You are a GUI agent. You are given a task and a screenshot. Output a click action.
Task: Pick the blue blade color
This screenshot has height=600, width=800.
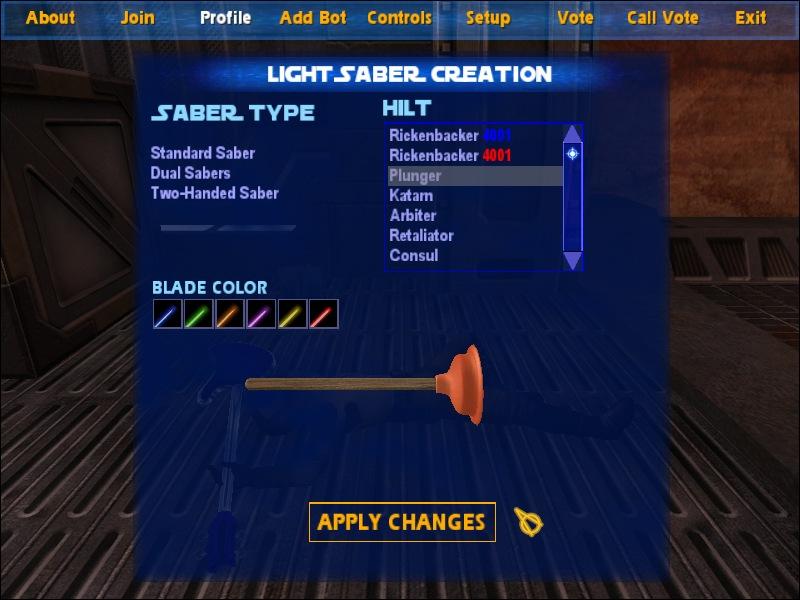(x=167, y=315)
